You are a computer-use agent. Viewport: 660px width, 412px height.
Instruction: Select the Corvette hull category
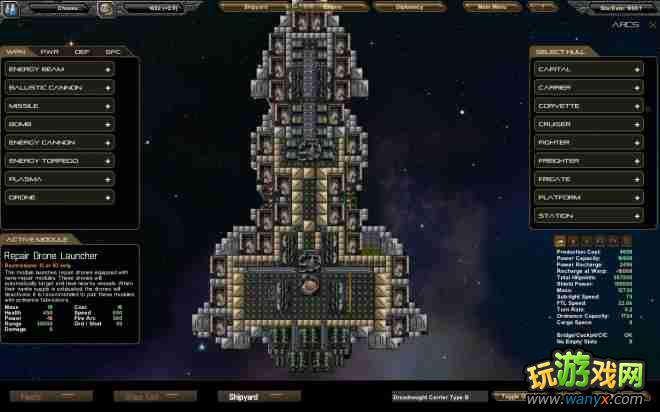[x=587, y=105]
